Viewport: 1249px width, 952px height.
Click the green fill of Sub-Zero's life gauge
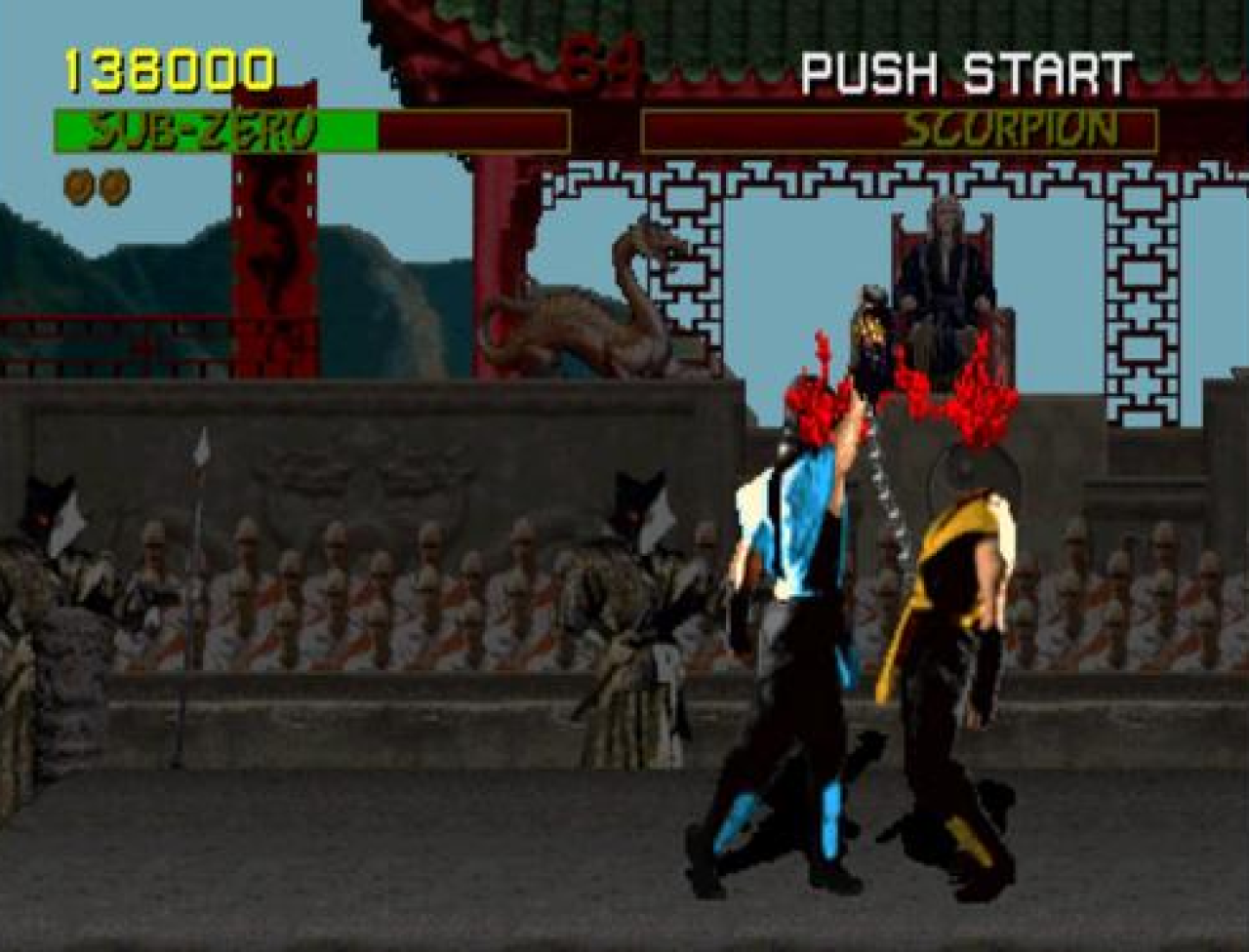click(x=293, y=127)
